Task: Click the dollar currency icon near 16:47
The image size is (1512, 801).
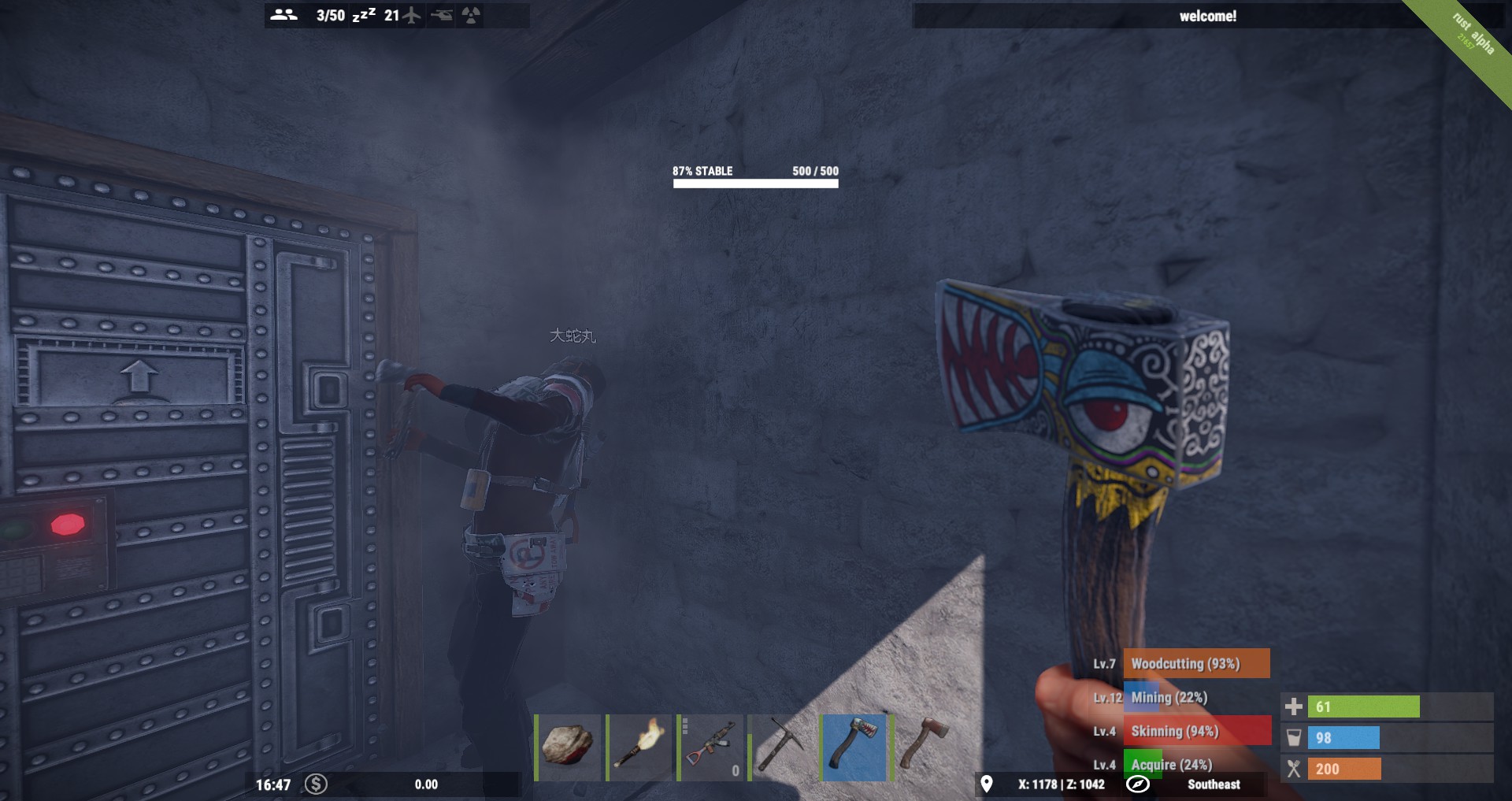Action: pyautogui.click(x=315, y=784)
